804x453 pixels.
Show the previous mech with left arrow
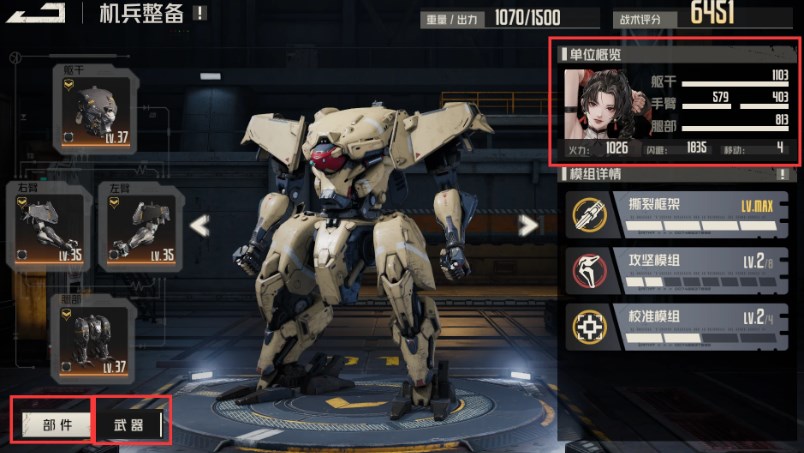(200, 226)
